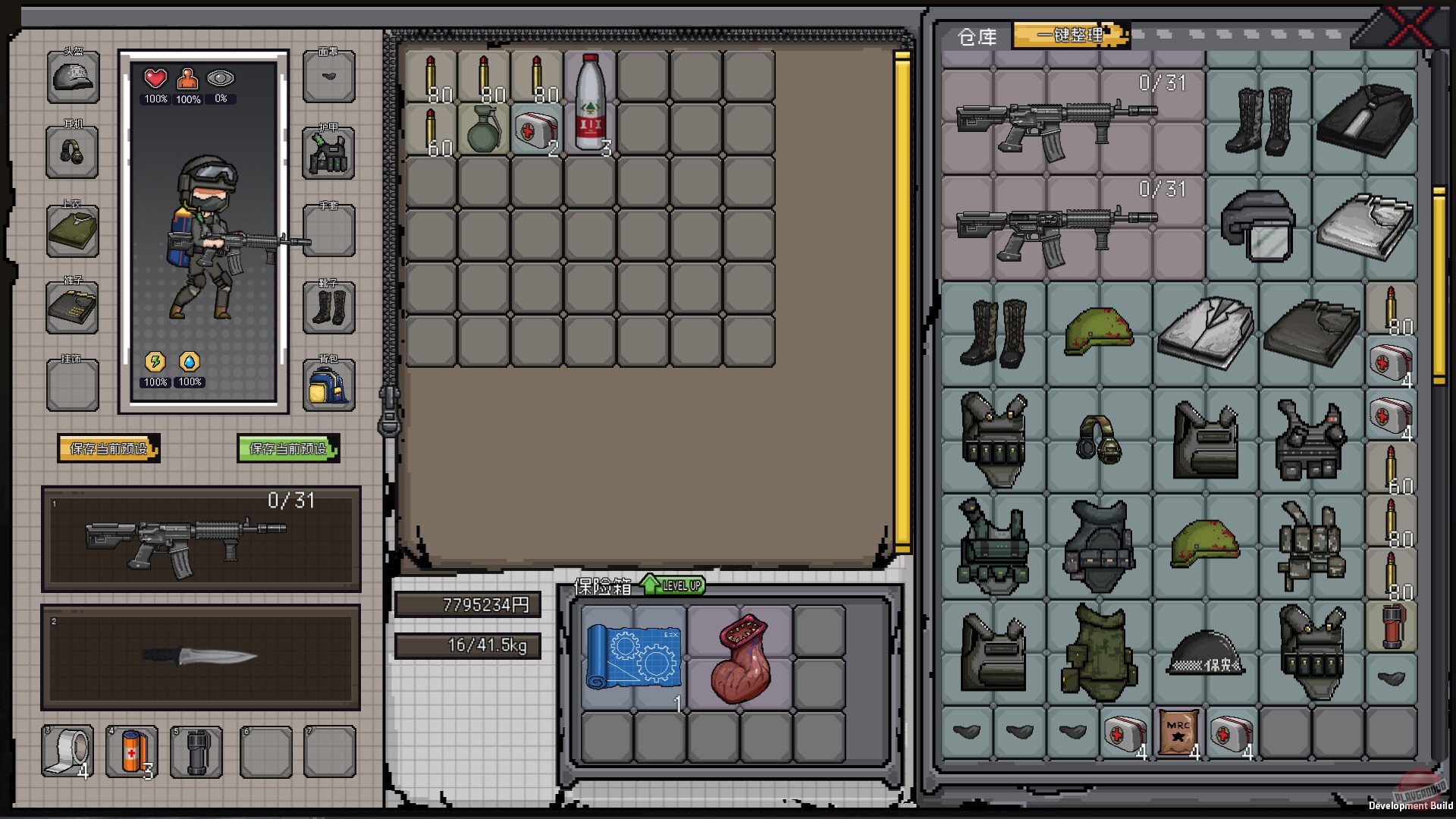Click the blueprint item in the 保险箱 safe
This screenshot has width=1456, height=819.
(633, 657)
